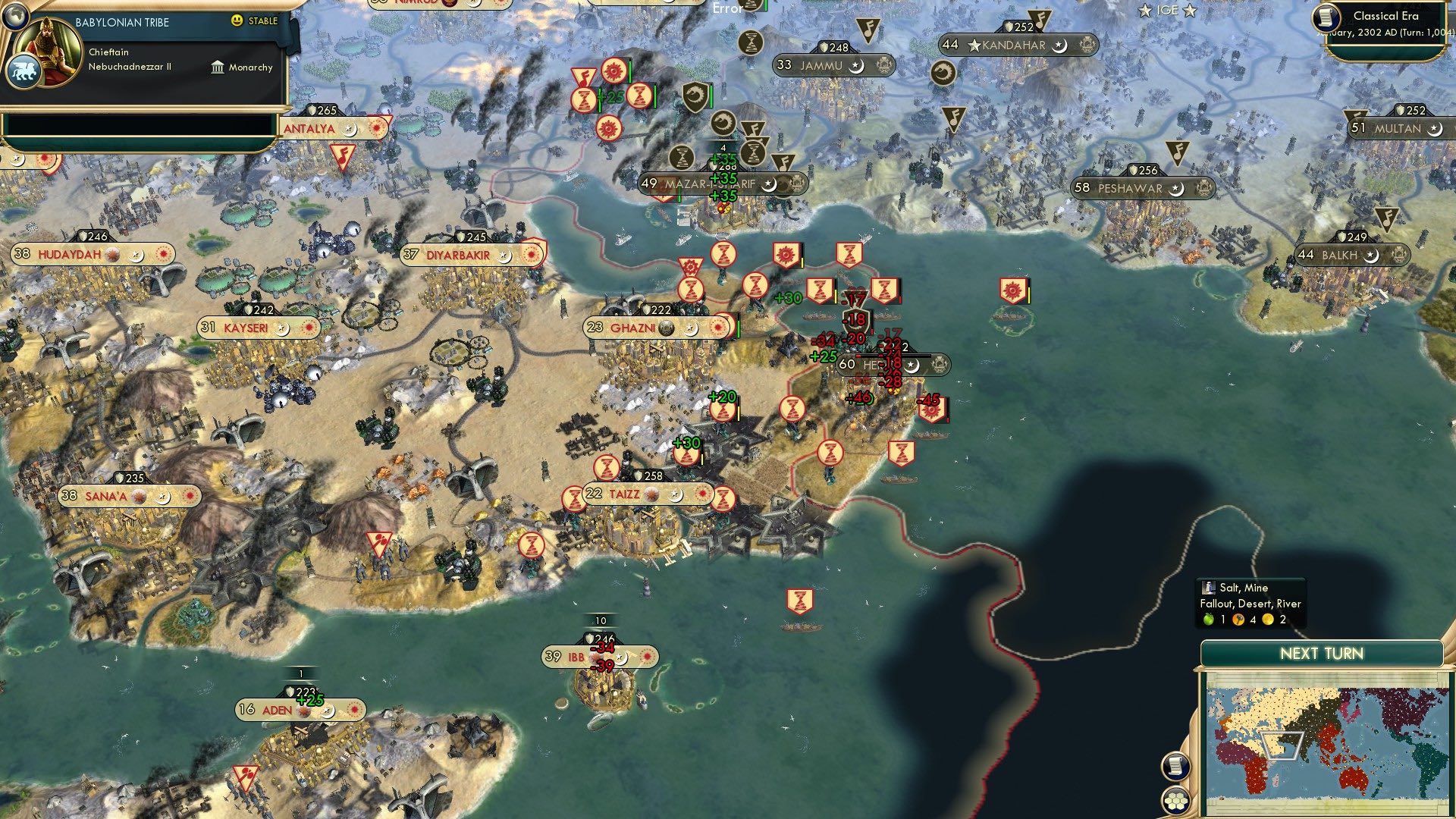The height and width of the screenshot is (819, 1456).
Task: Click the sun icon on the Antalya banner
Action: point(375,128)
